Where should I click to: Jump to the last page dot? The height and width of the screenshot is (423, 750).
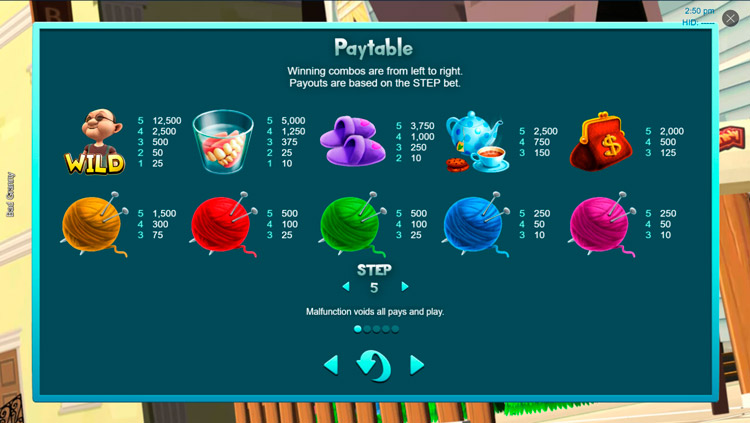395,329
